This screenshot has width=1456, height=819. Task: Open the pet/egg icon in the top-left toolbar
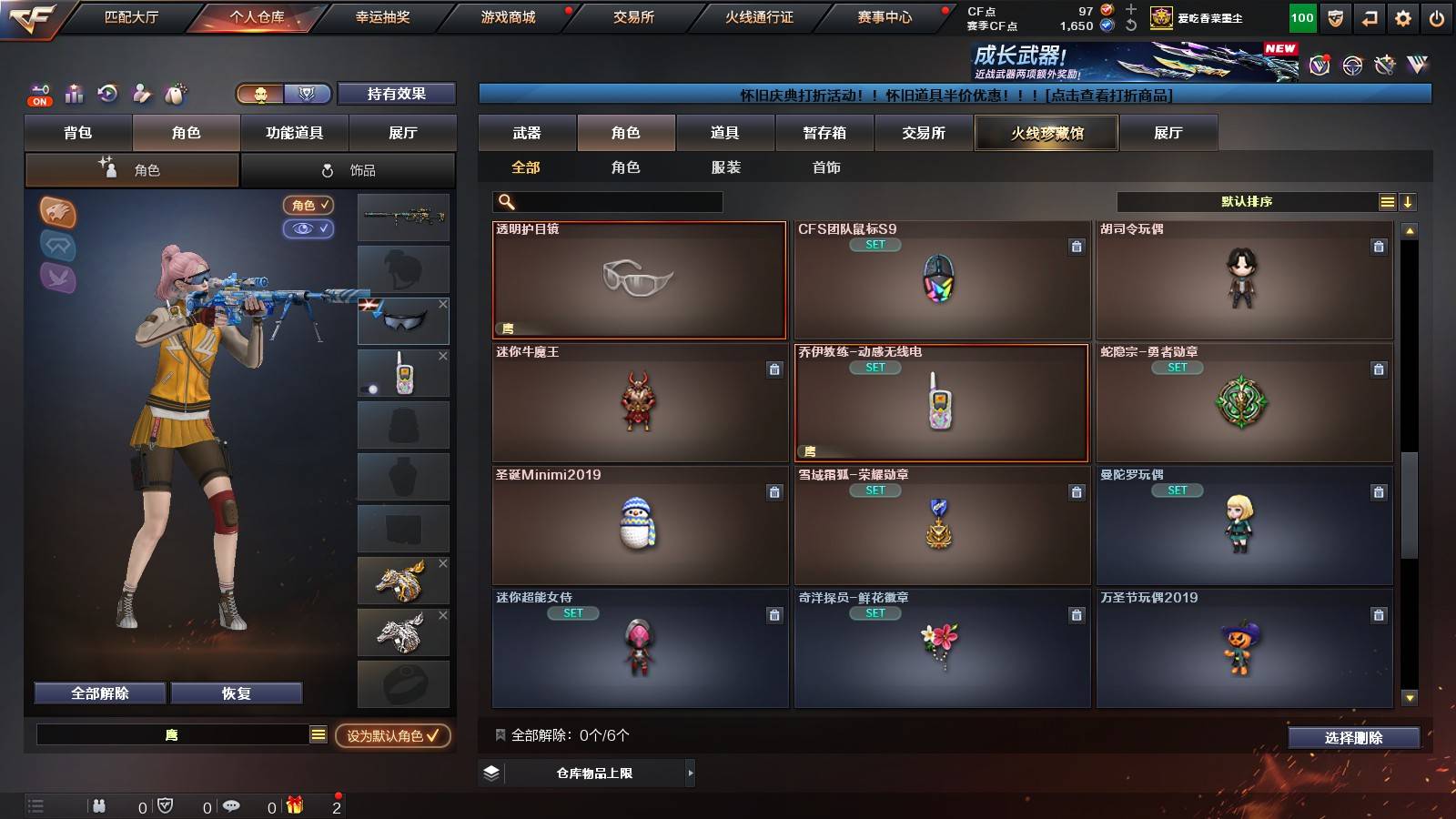[x=173, y=92]
